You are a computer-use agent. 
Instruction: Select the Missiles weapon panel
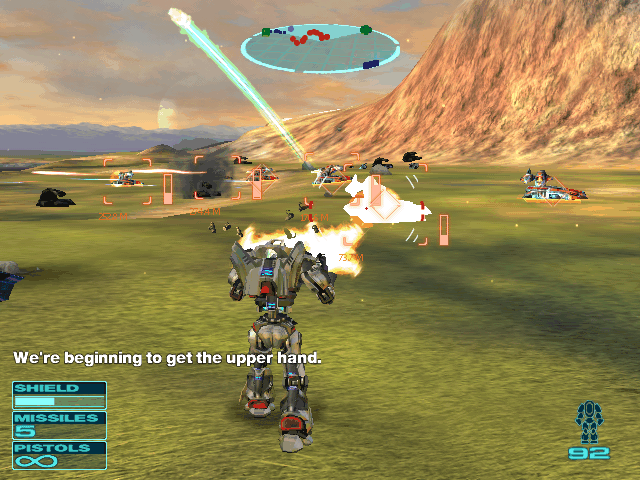click(59, 425)
